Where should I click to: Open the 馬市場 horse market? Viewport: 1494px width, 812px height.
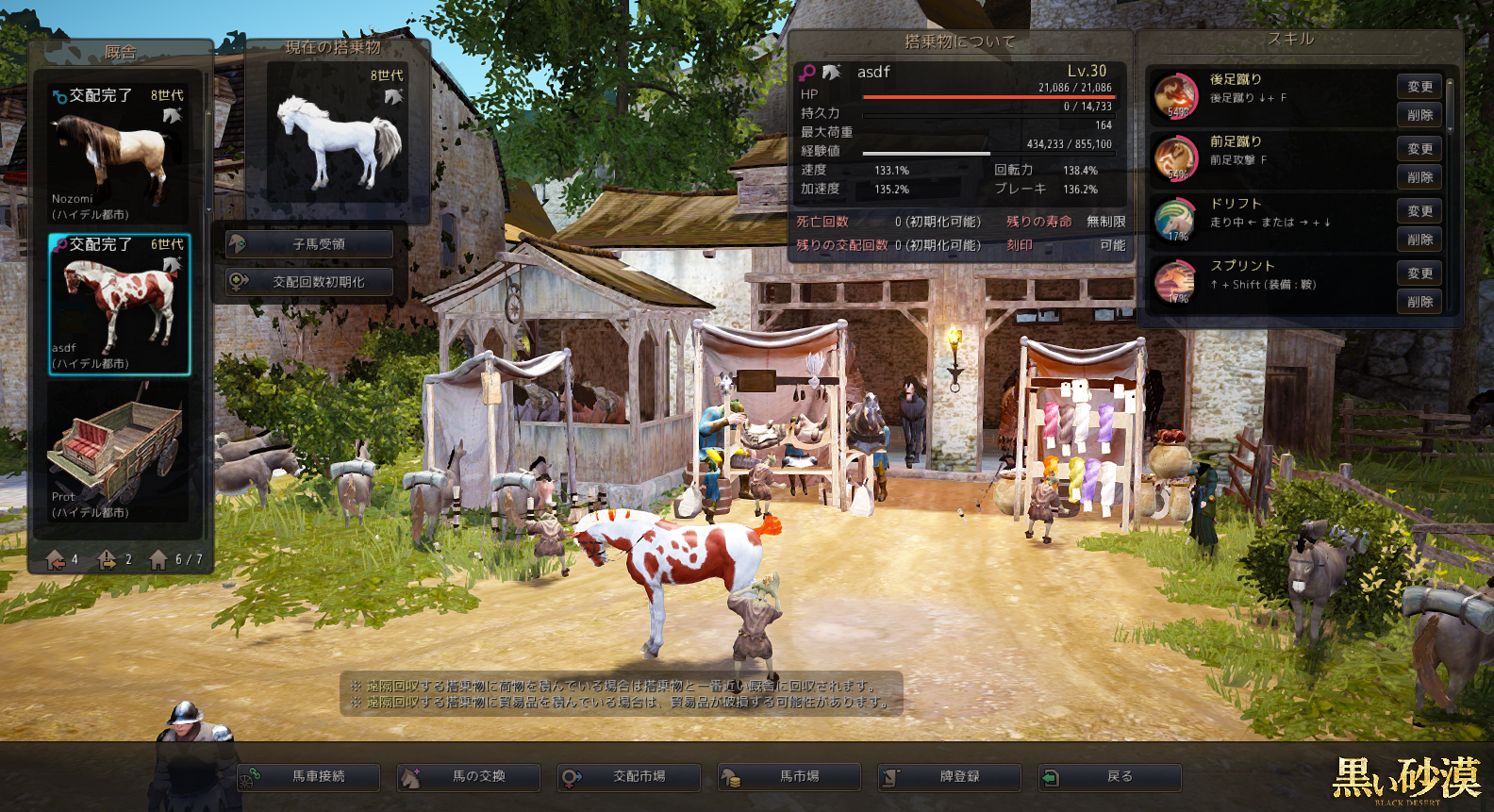pyautogui.click(x=789, y=777)
